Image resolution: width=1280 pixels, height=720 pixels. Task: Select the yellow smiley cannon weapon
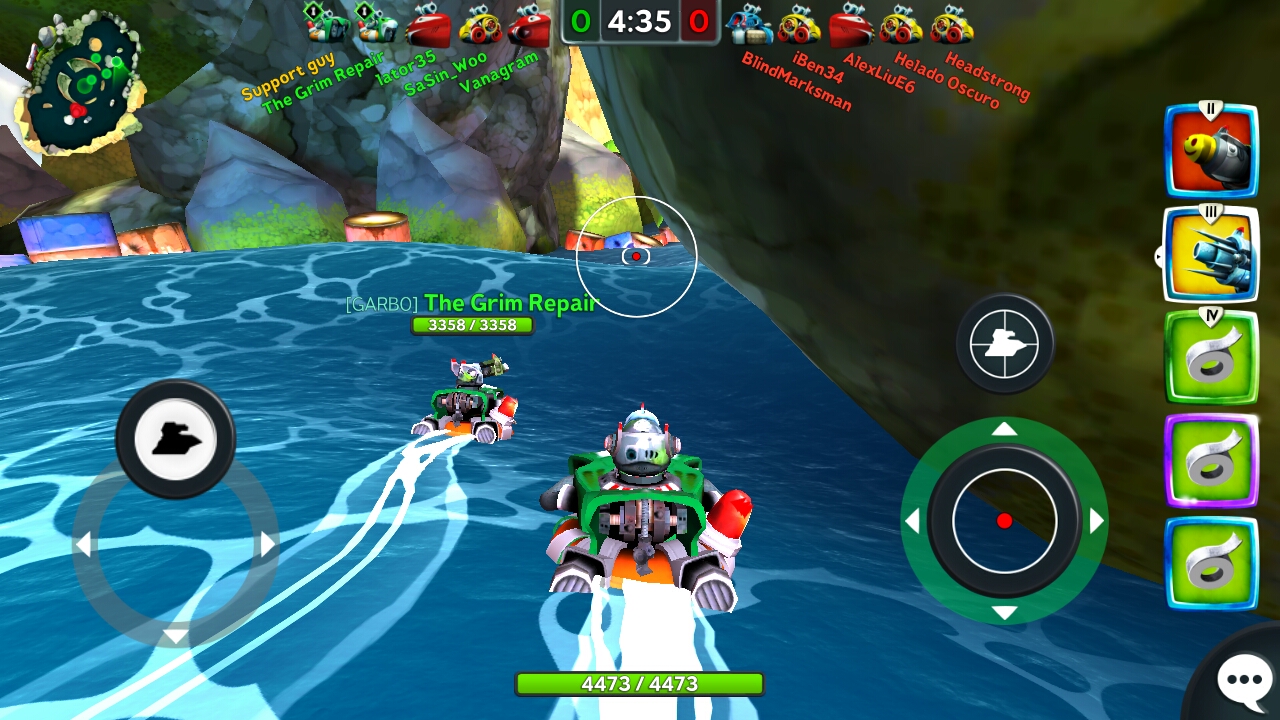pyautogui.click(x=1211, y=150)
